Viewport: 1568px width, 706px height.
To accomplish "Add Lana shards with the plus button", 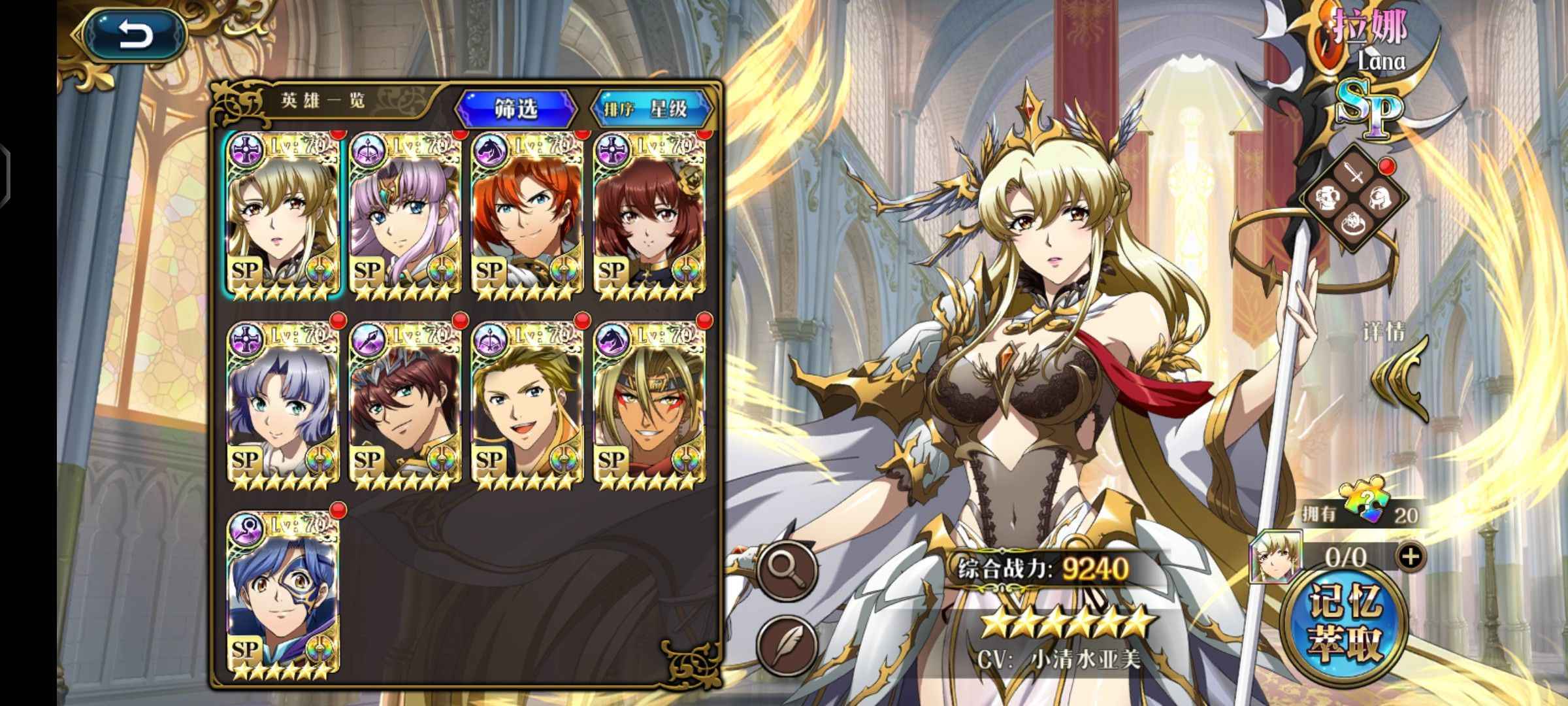I will (x=1411, y=556).
